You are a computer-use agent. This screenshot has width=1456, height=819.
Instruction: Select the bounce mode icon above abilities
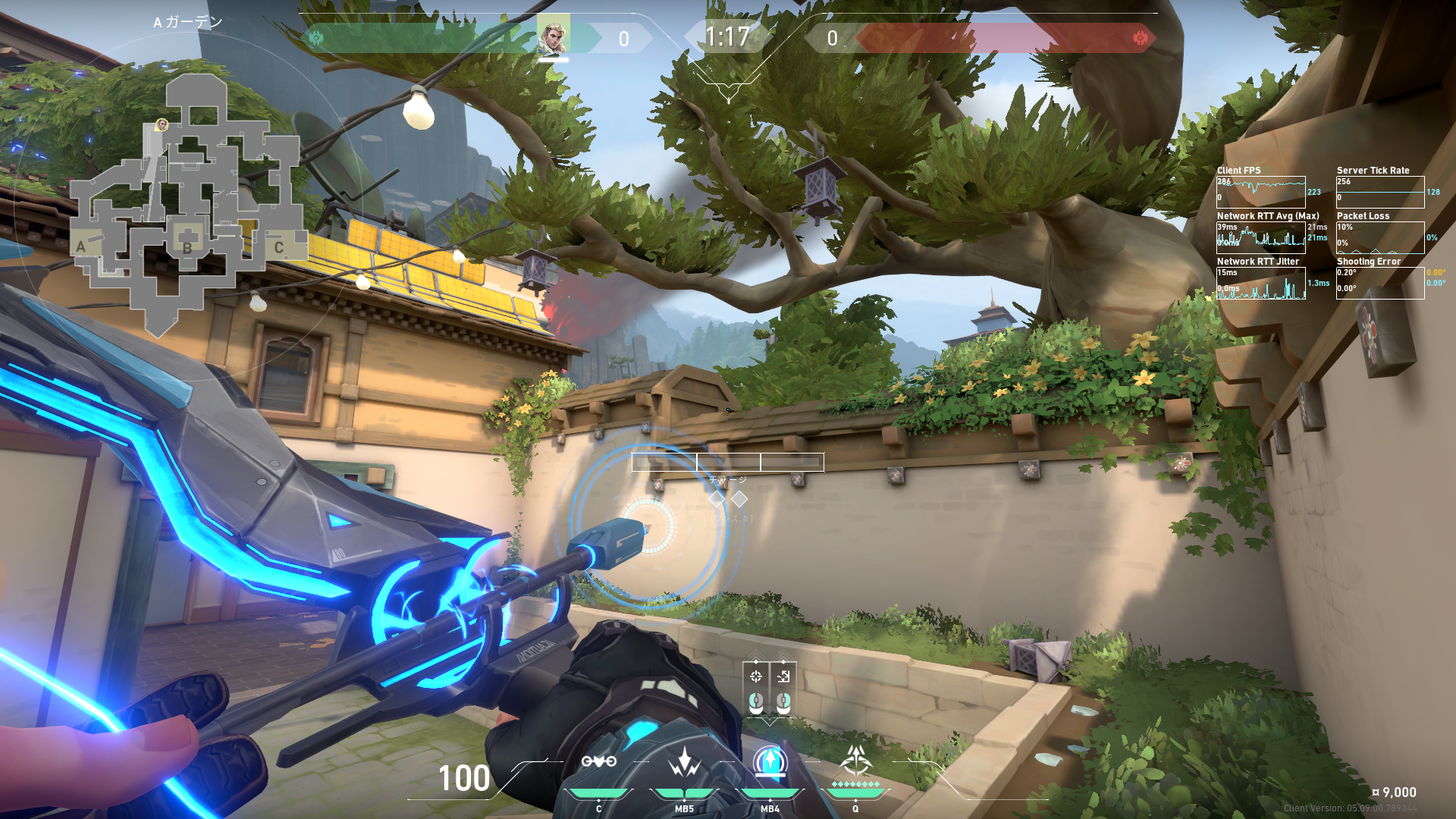pyautogui.click(x=783, y=676)
